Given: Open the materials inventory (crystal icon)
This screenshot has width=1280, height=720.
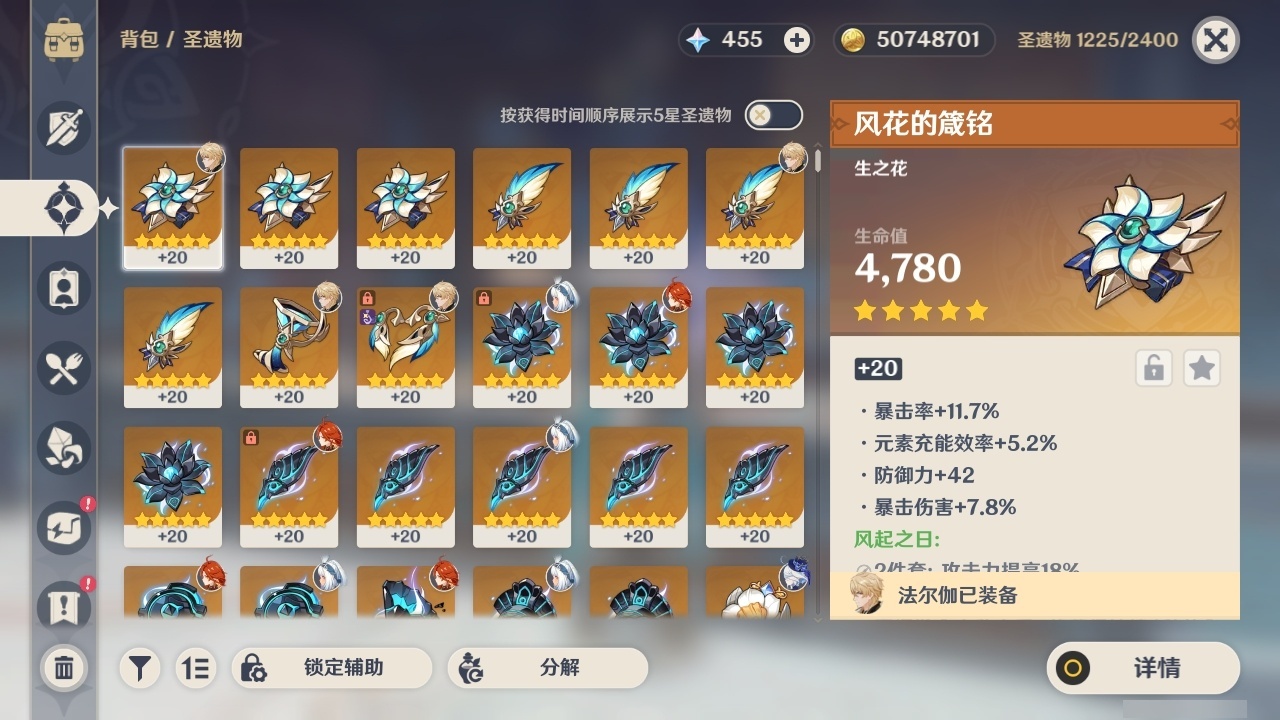Looking at the screenshot, I should point(63,447).
